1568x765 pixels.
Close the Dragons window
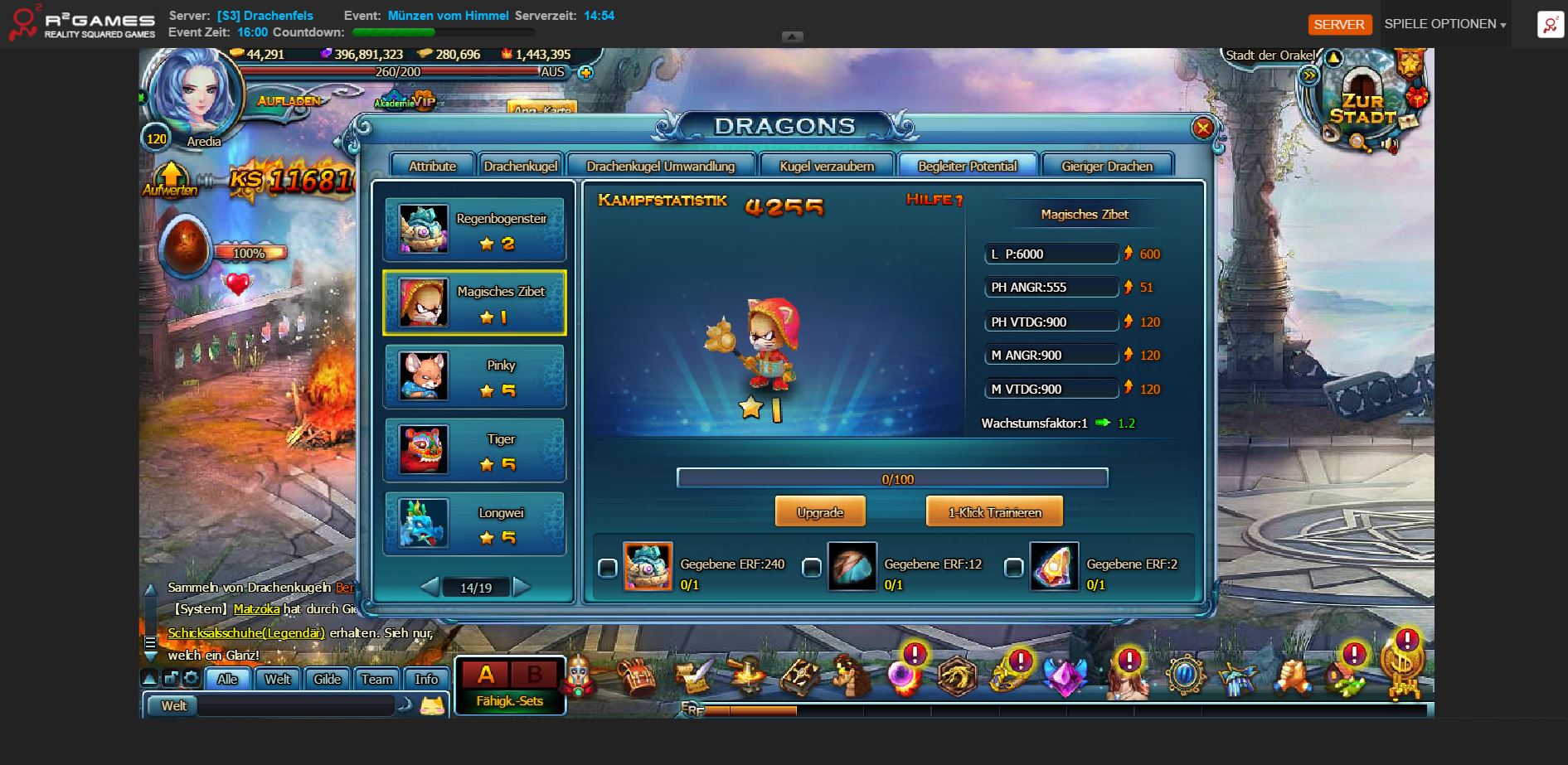point(1201,128)
